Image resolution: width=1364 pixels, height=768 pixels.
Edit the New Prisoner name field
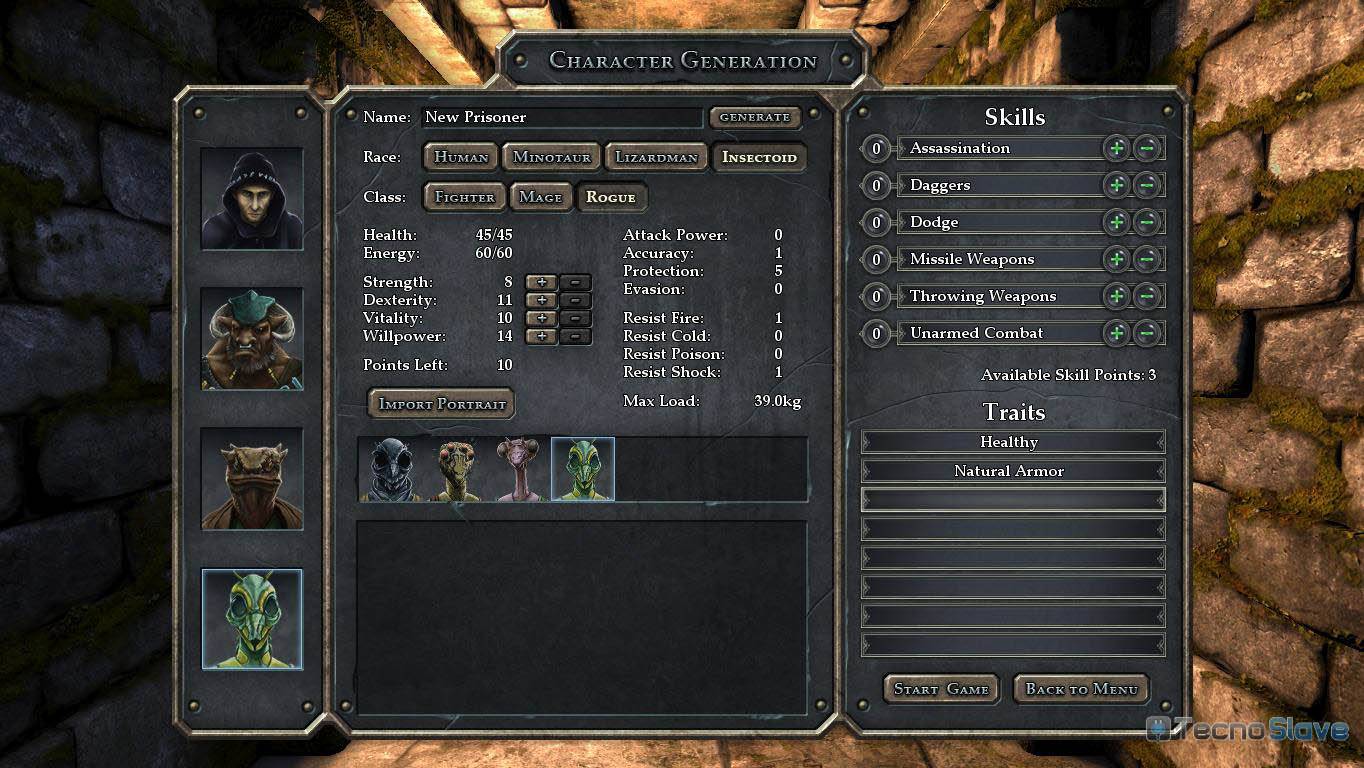[x=562, y=117]
